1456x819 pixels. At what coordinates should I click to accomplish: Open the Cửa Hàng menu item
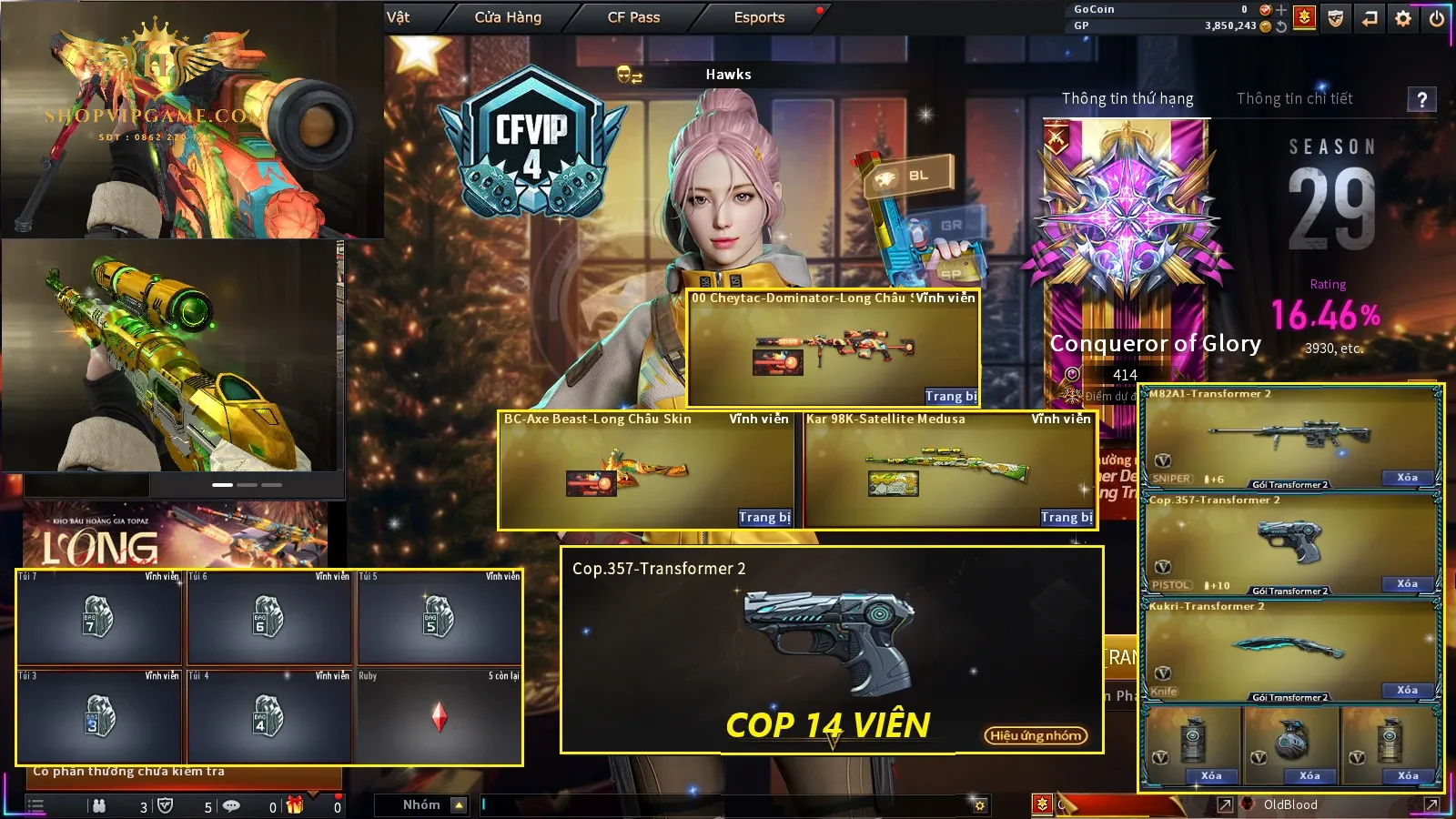pyautogui.click(x=507, y=16)
